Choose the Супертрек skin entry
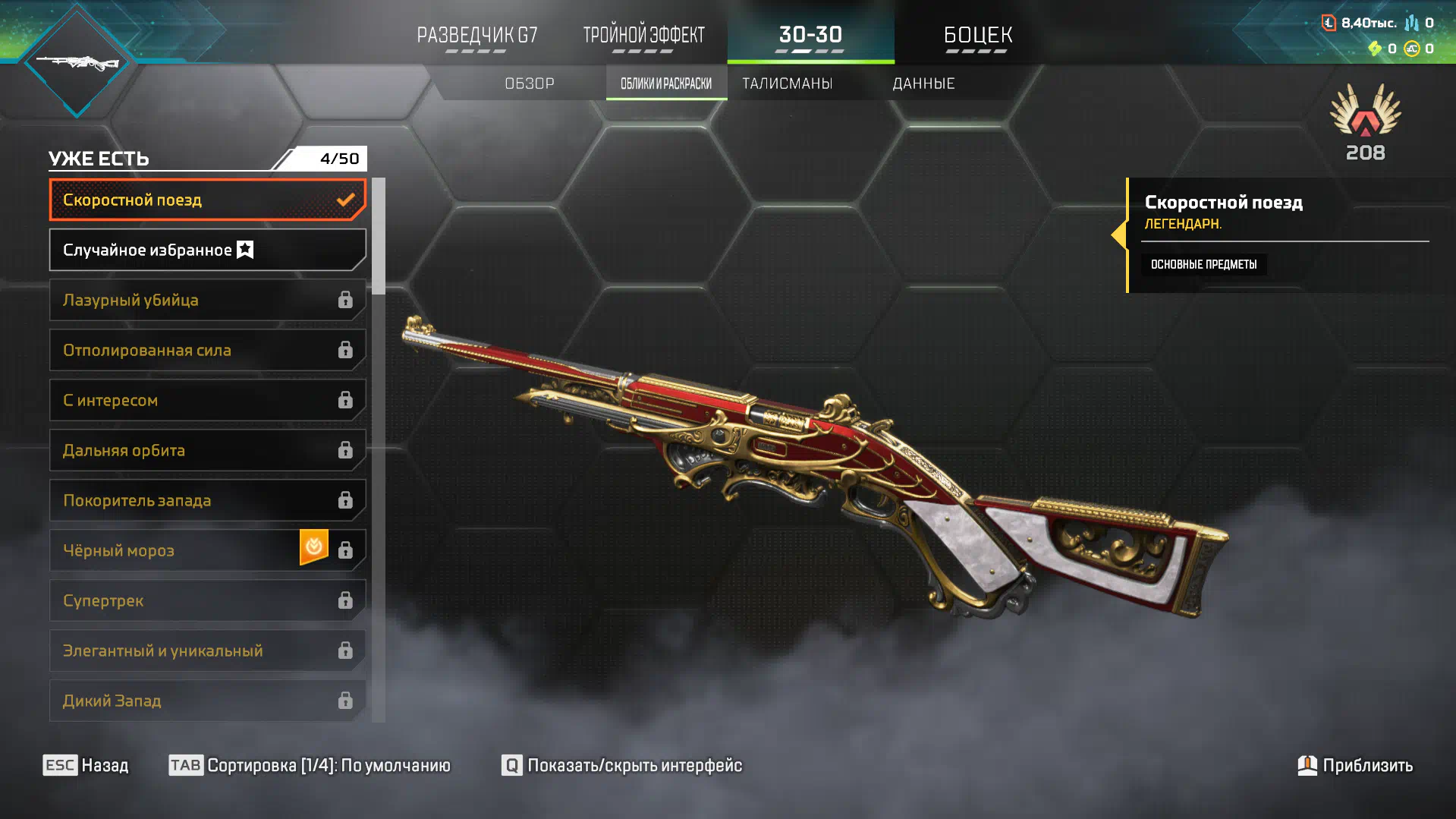Image resolution: width=1456 pixels, height=819 pixels. pyautogui.click(x=207, y=600)
